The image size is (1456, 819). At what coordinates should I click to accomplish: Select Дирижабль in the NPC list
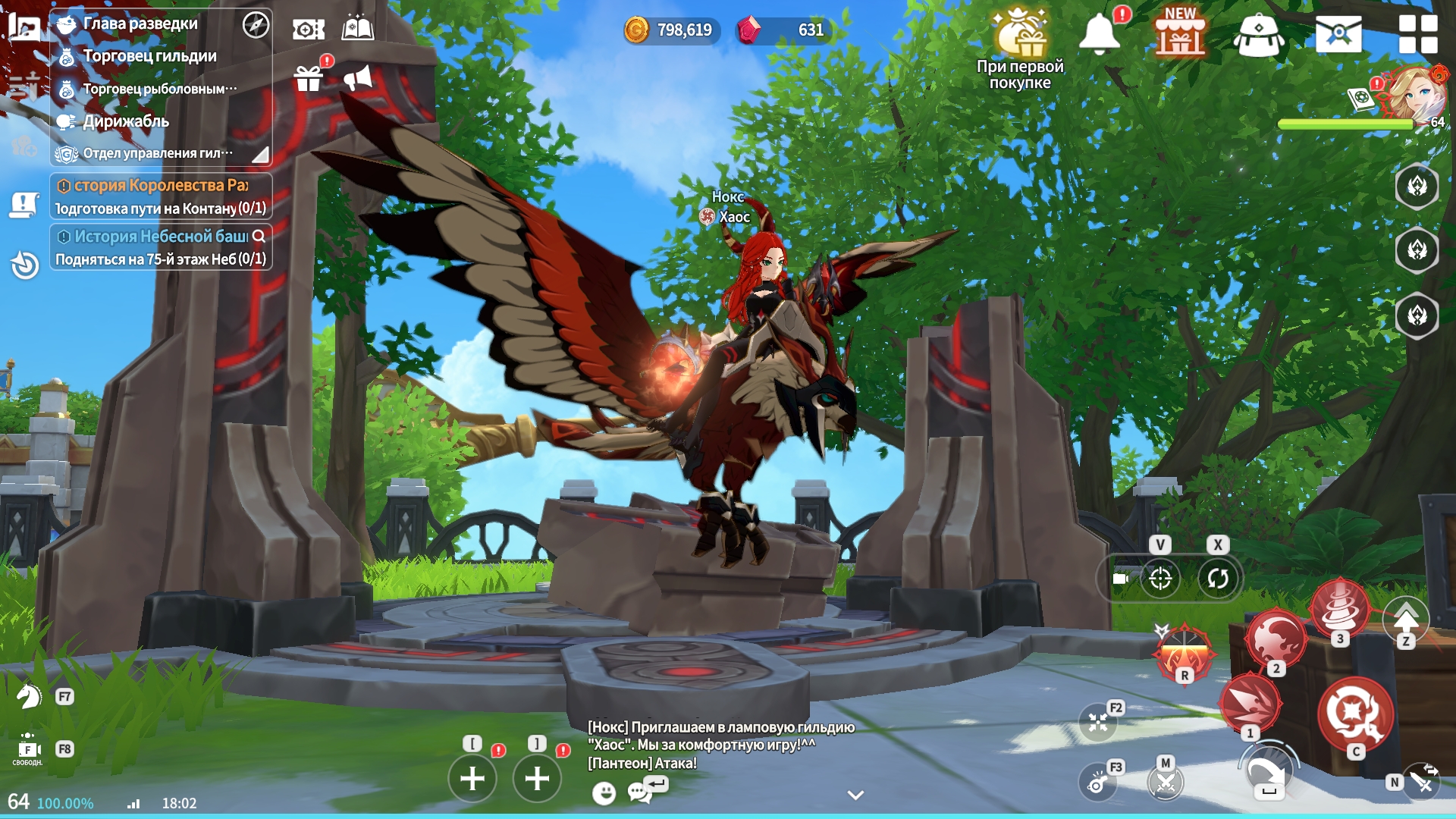coord(126,121)
